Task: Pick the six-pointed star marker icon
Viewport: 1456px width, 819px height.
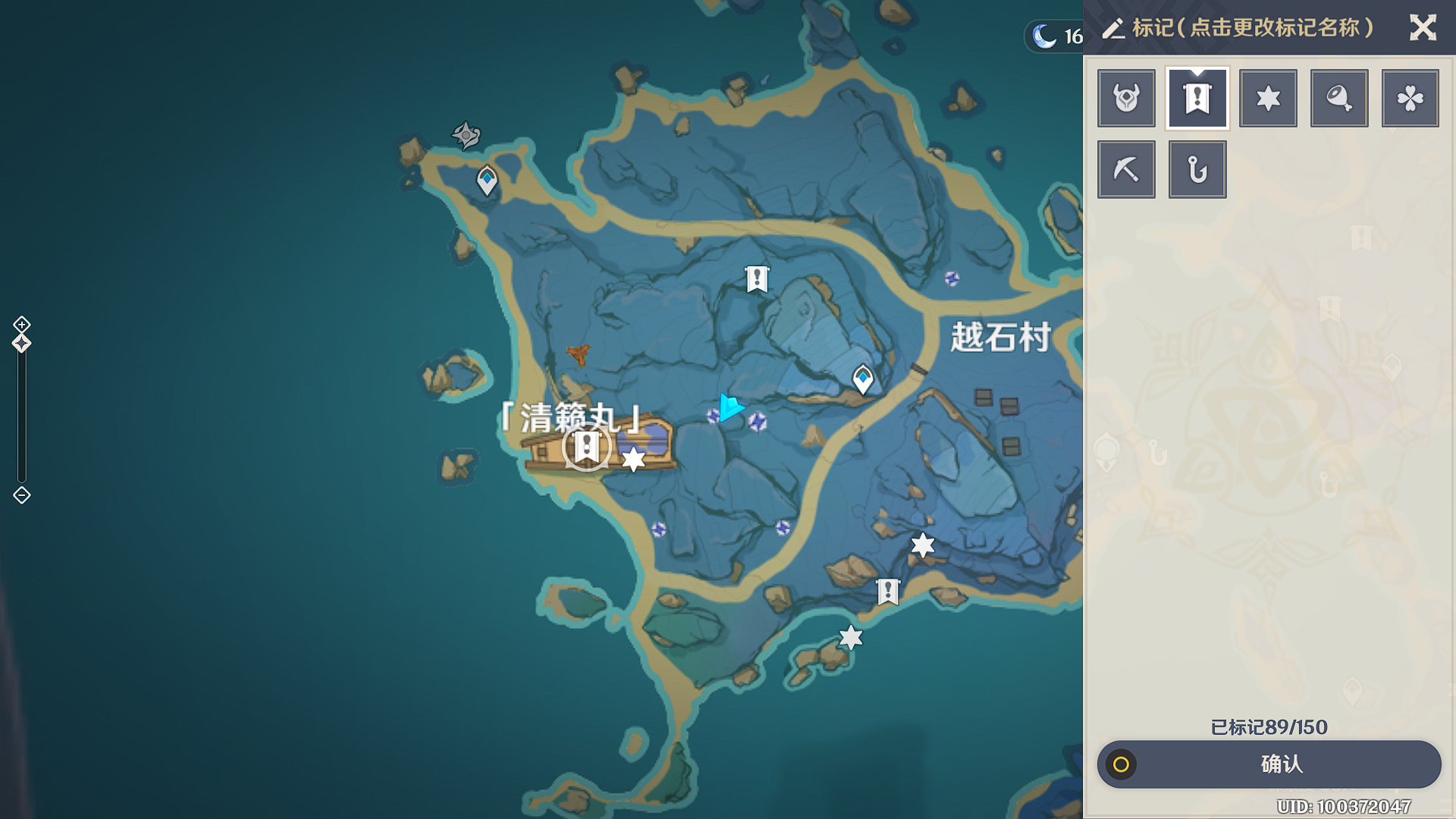Action: (1268, 99)
